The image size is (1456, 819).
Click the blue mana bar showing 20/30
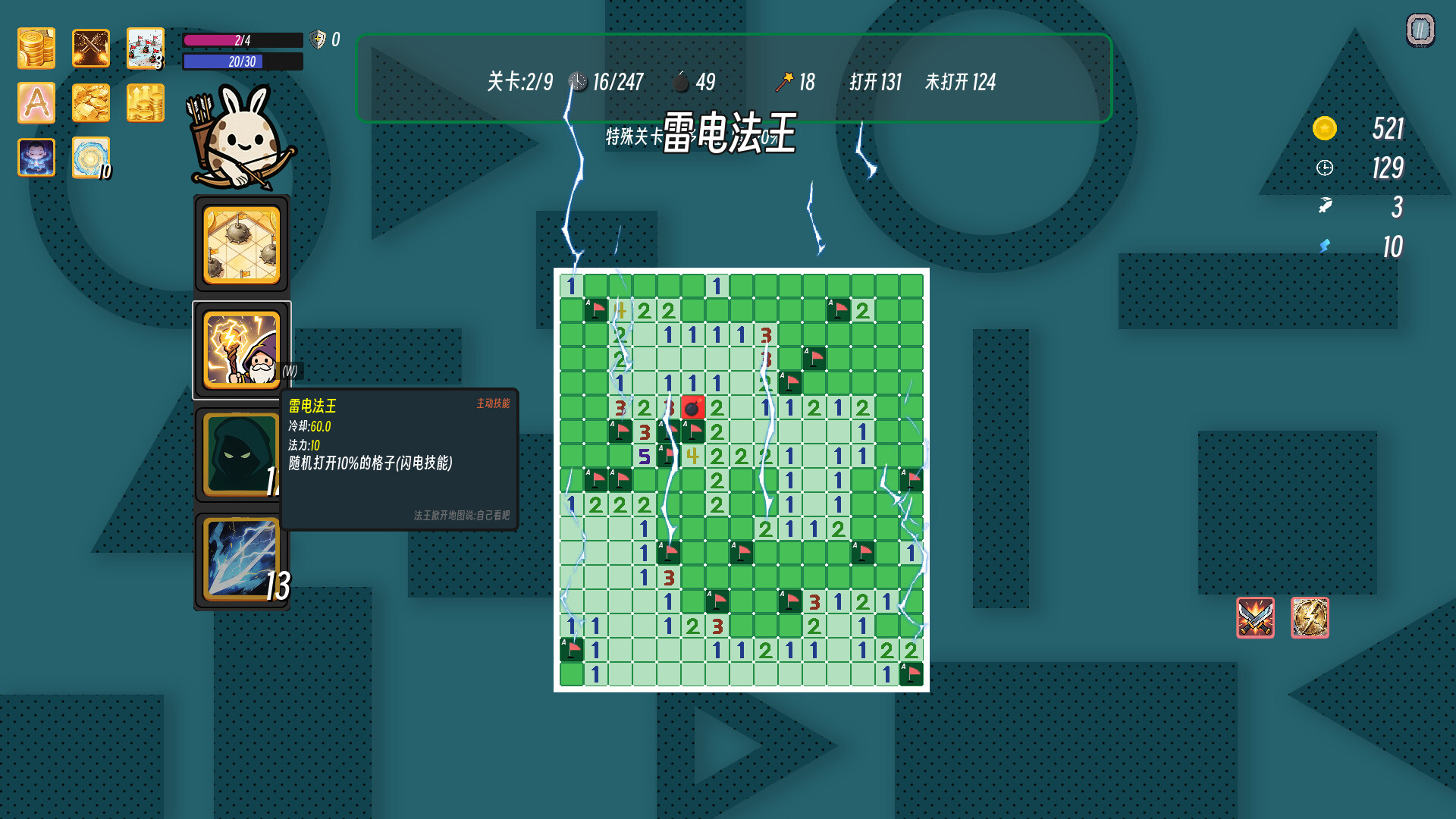coord(241,62)
